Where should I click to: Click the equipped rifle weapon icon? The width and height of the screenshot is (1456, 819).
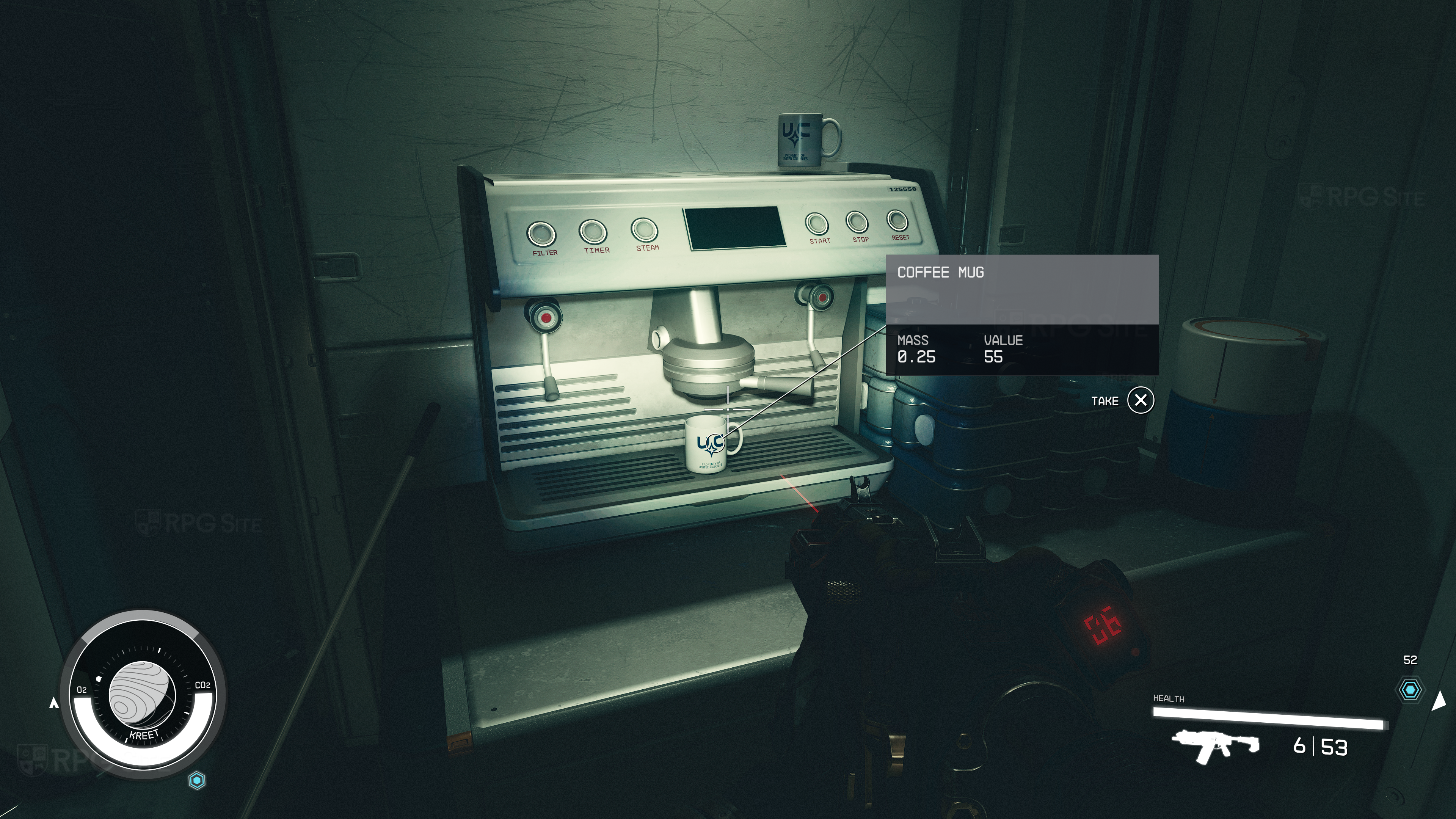tap(1214, 746)
